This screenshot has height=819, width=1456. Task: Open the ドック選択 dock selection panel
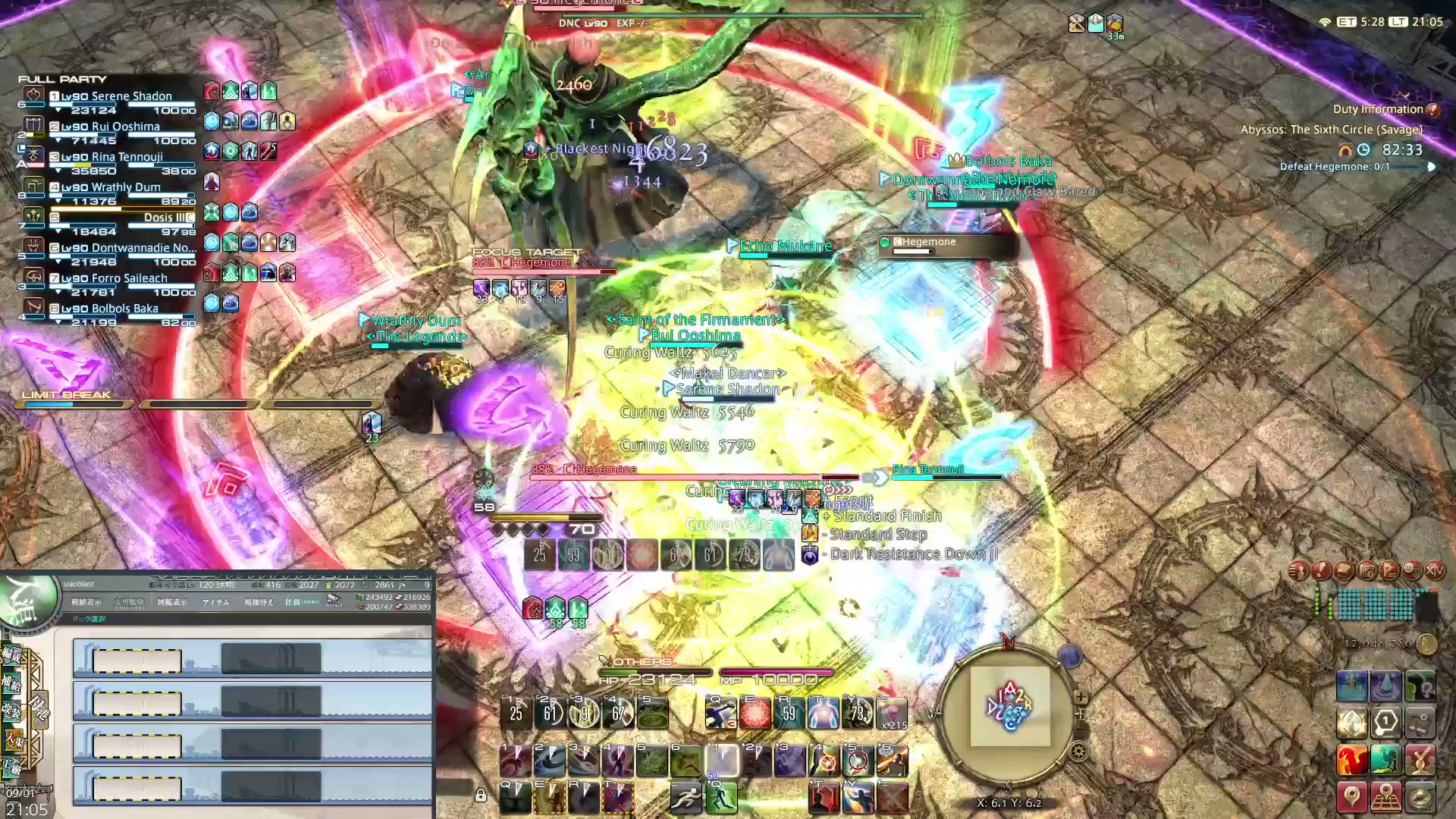[x=89, y=618]
